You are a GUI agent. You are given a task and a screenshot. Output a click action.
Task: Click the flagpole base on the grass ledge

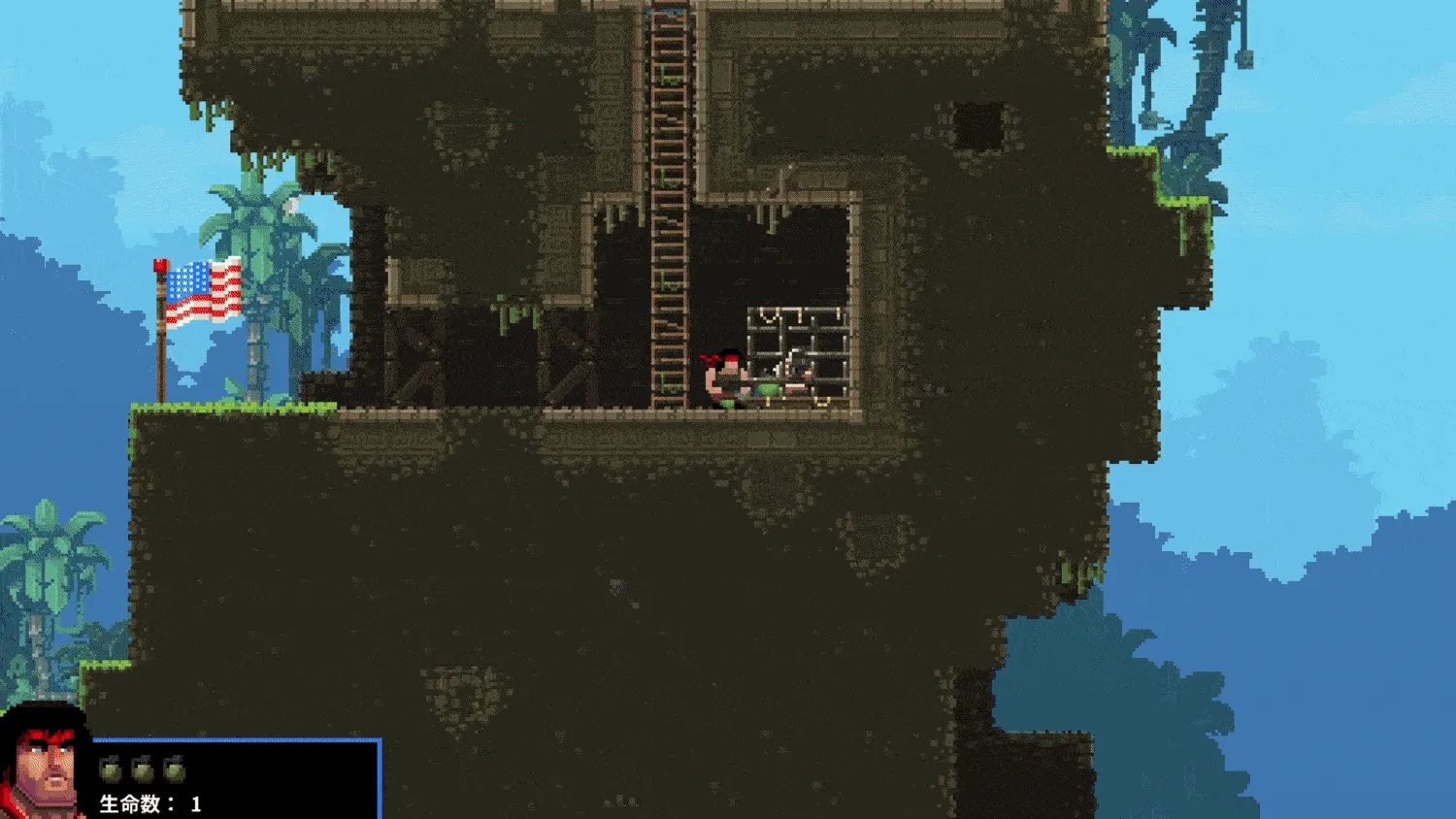(x=163, y=400)
